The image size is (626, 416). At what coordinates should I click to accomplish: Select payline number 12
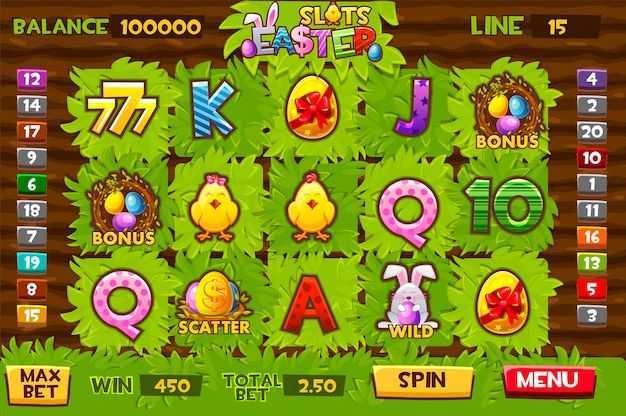[32, 77]
